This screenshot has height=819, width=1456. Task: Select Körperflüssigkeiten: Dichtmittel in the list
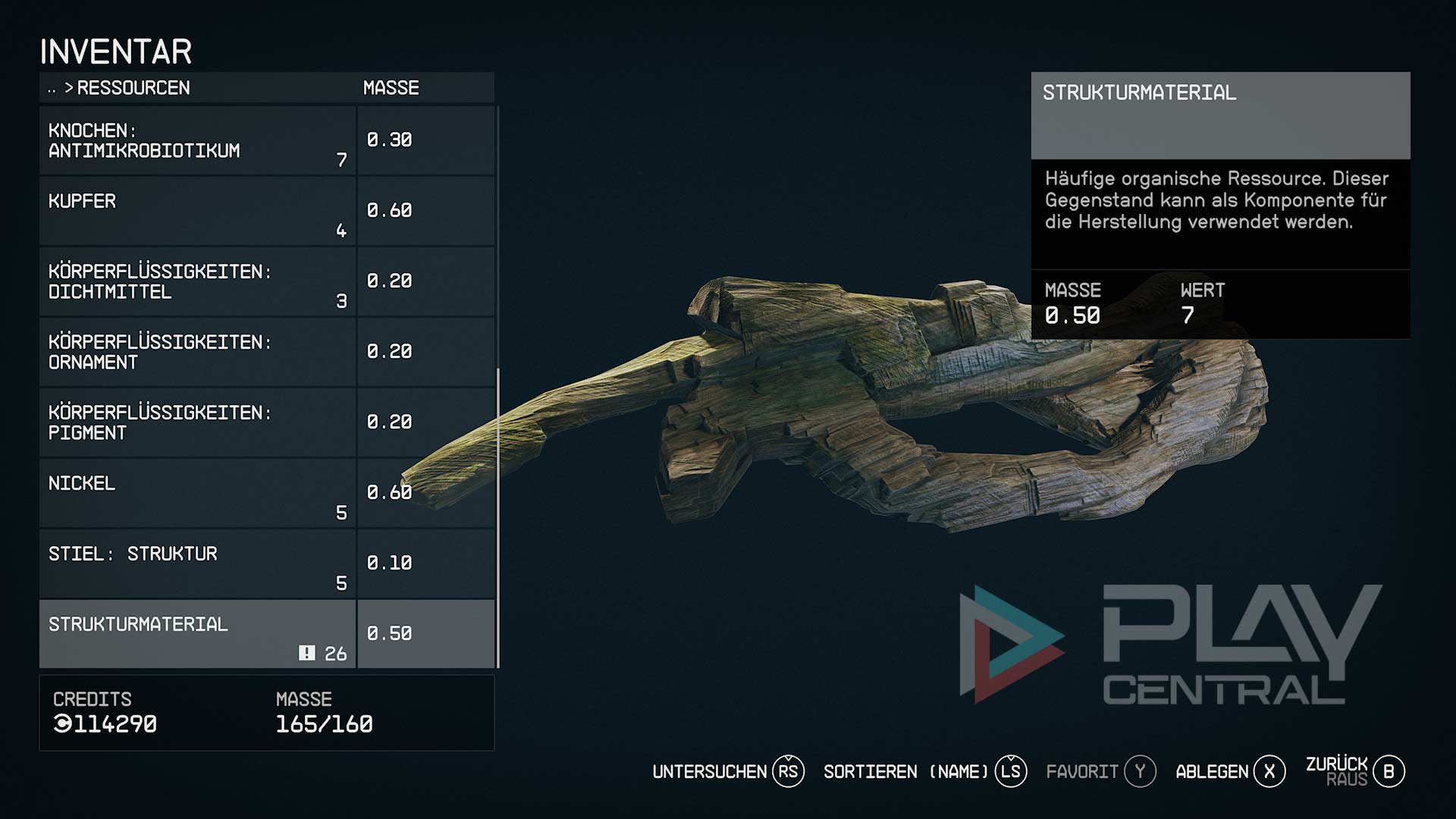click(x=197, y=282)
